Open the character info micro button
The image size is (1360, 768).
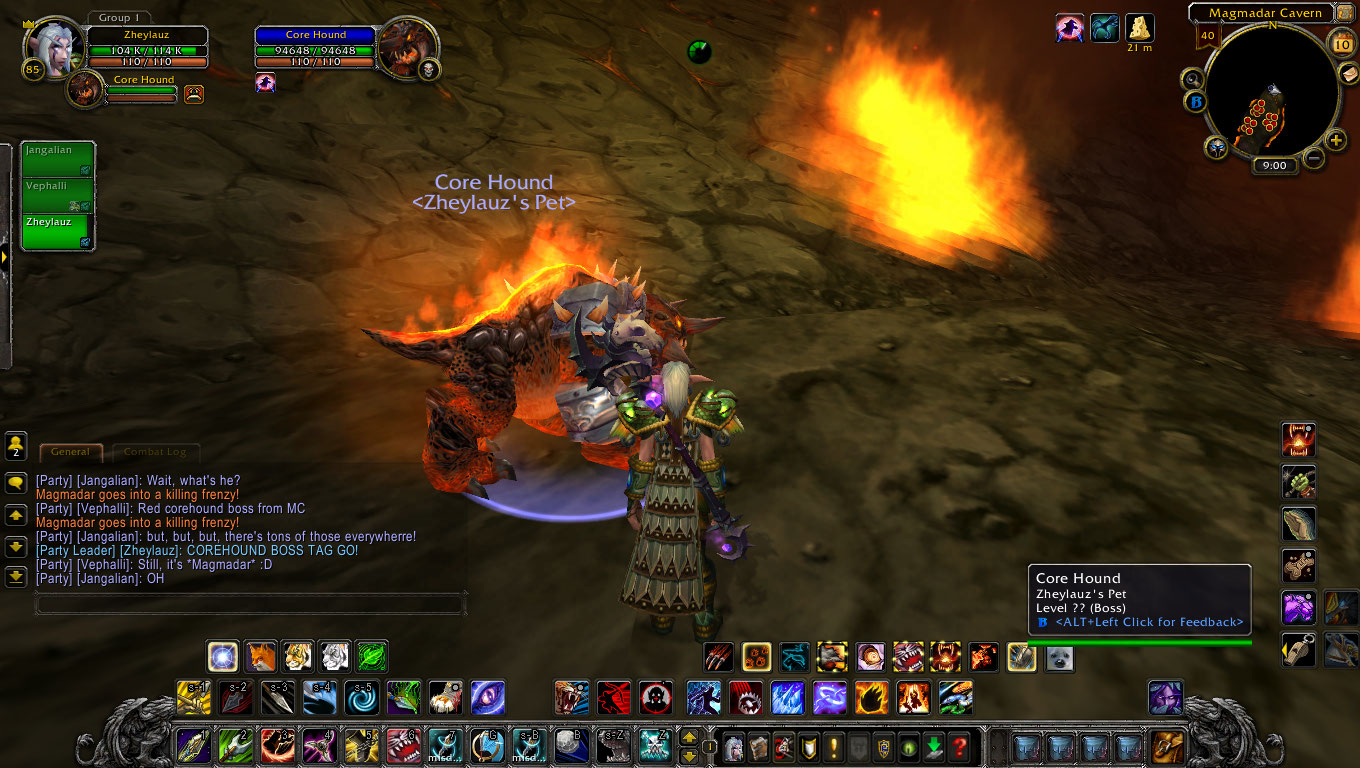[x=733, y=746]
